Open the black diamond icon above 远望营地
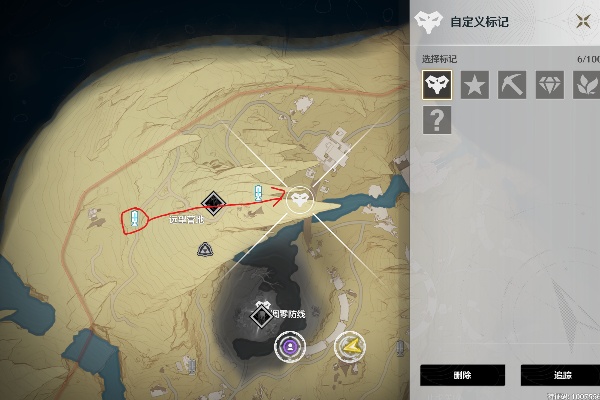The image size is (600, 400). point(212,203)
